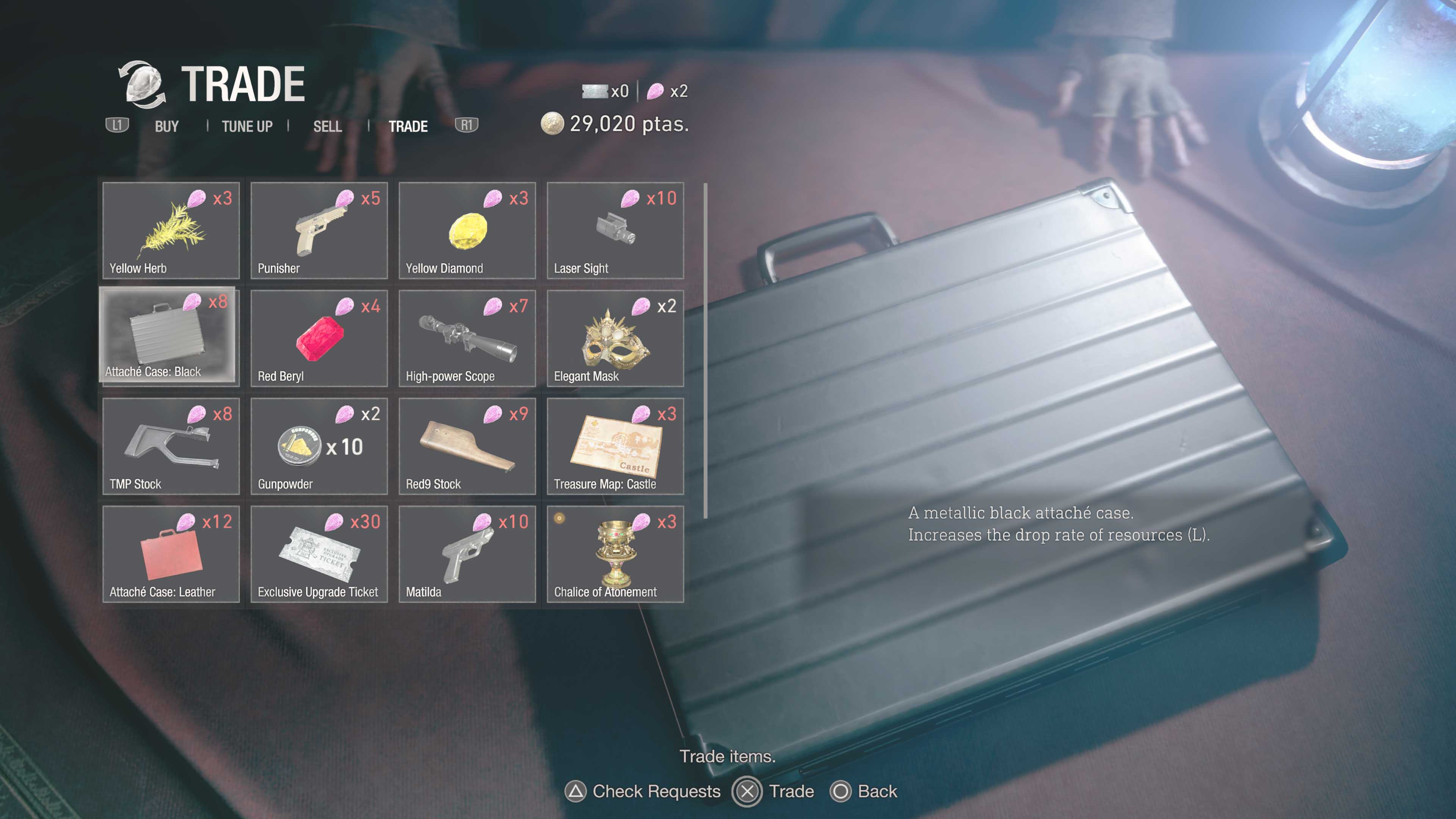Choose the TMP Stock icon
Viewport: 1456px width, 819px height.
pyautogui.click(x=171, y=446)
